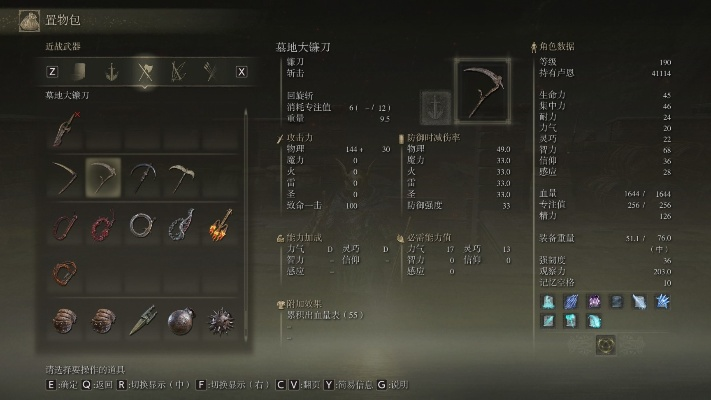Open the bow ranged weapons tab
Image resolution: width=711 pixels, height=400 pixels.
[179, 71]
